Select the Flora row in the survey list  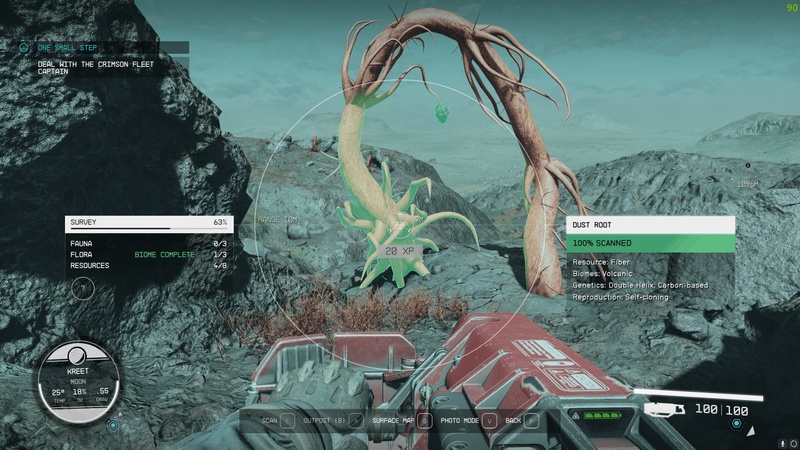click(148, 255)
